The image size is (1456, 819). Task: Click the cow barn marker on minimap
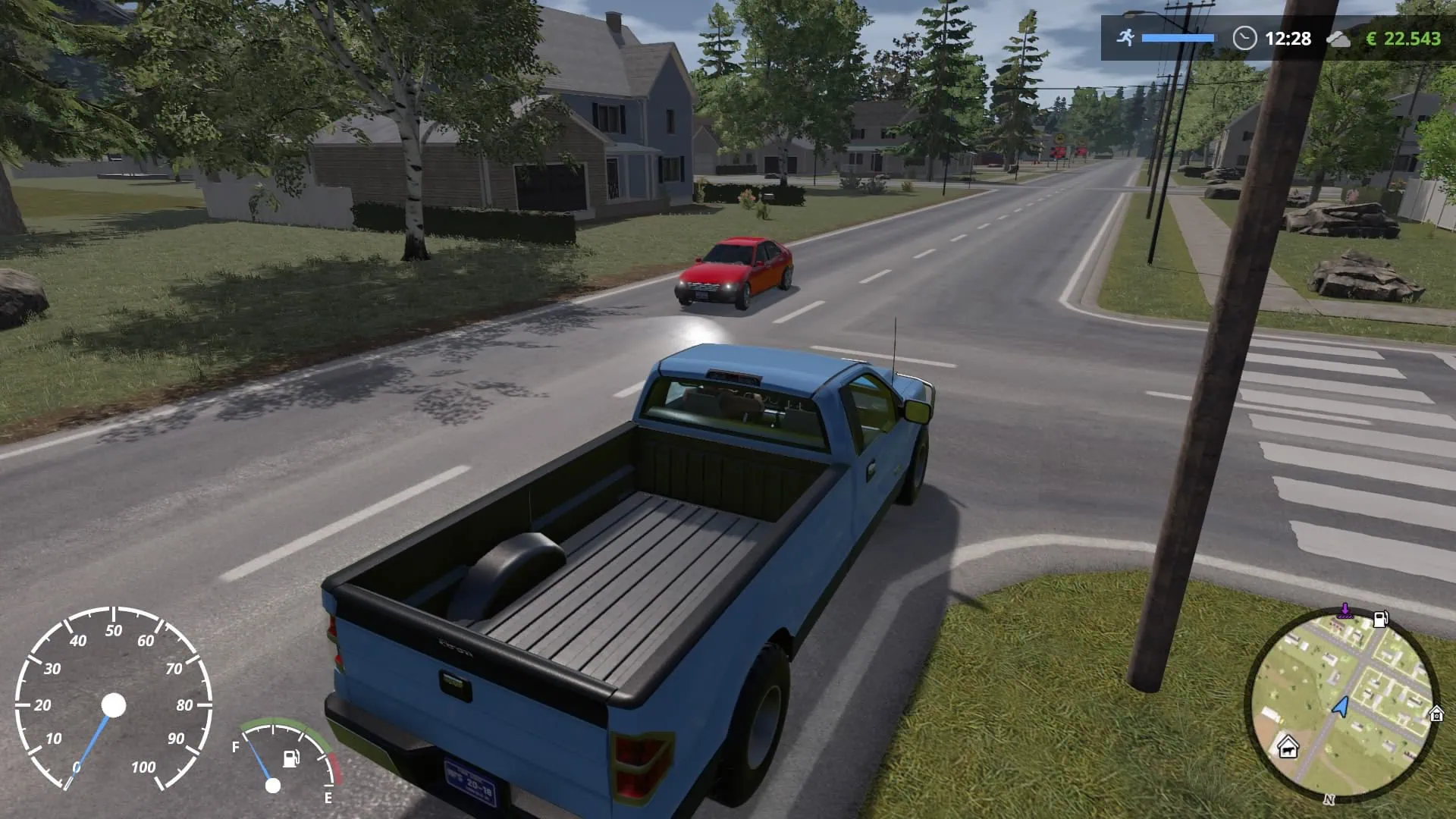pos(1288,748)
